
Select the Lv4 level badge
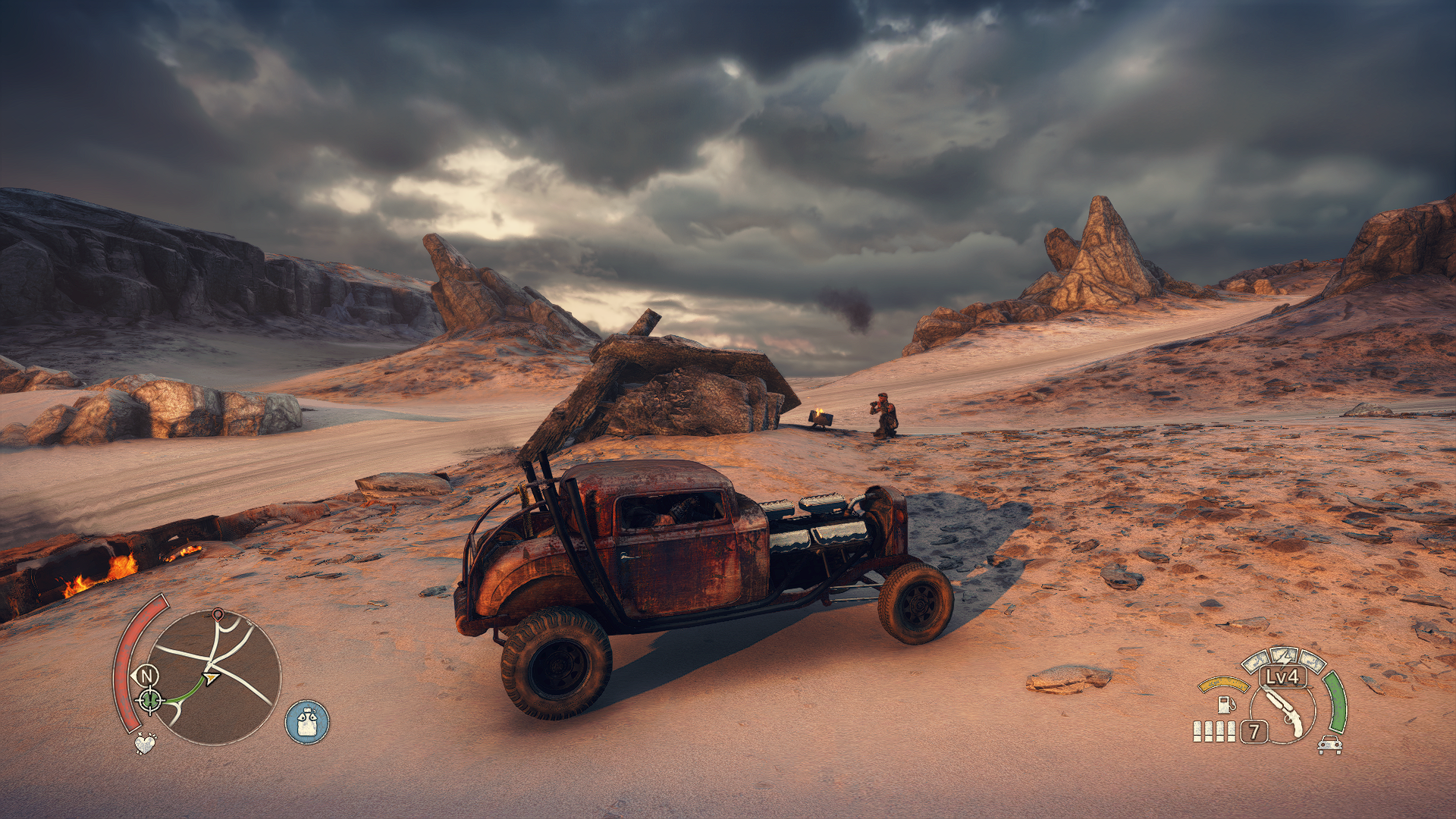pos(1282,676)
